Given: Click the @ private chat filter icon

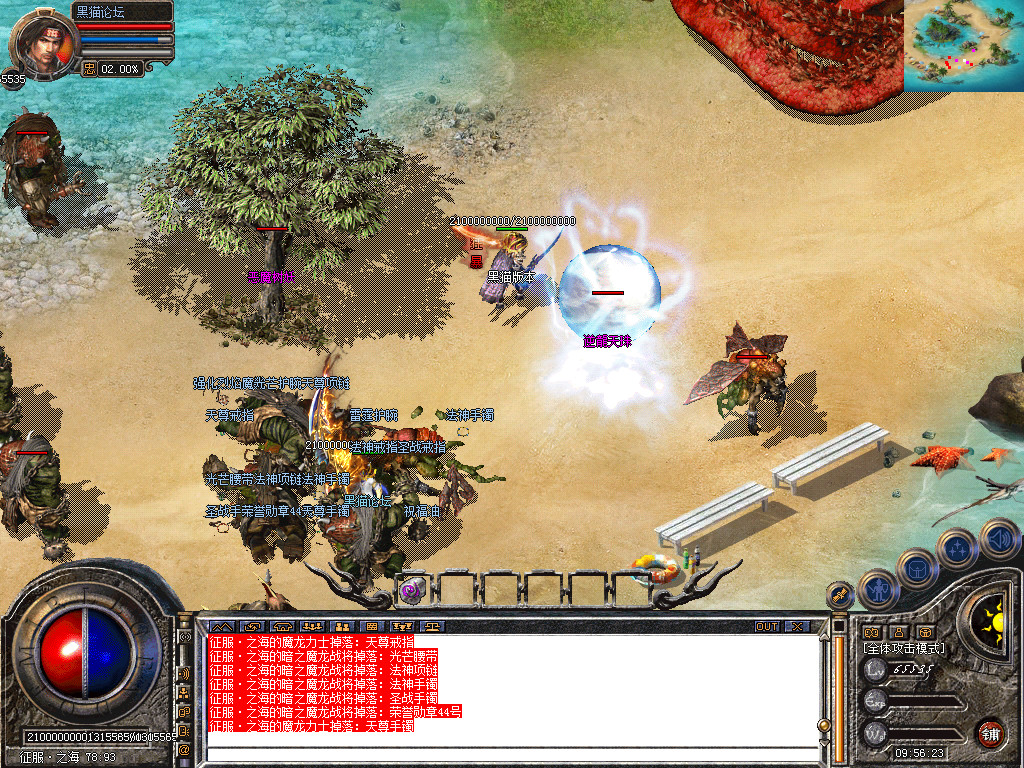Looking at the screenshot, I should tap(185, 748).
